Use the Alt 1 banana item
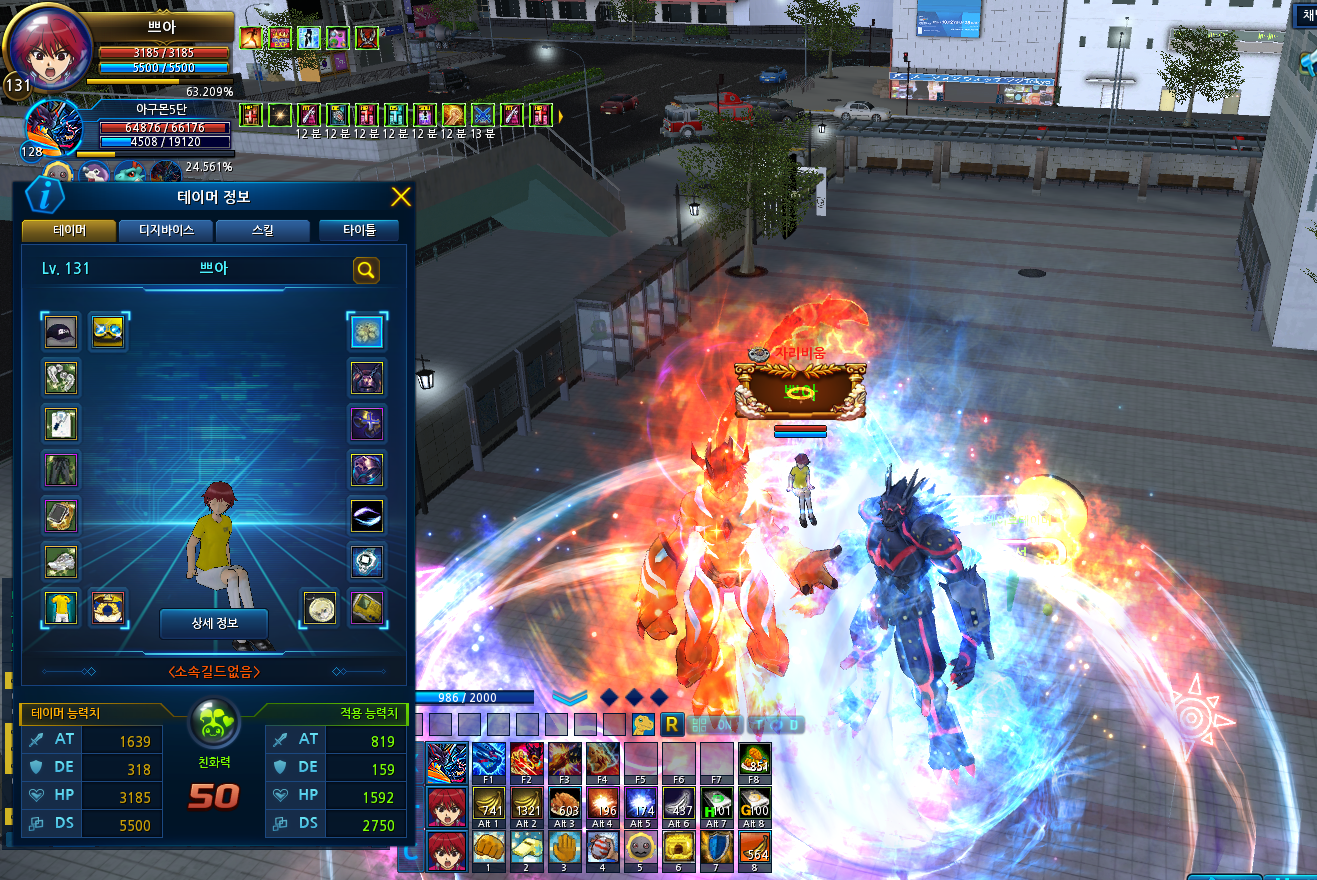Screen dimensions: 1317x880 [x=489, y=805]
